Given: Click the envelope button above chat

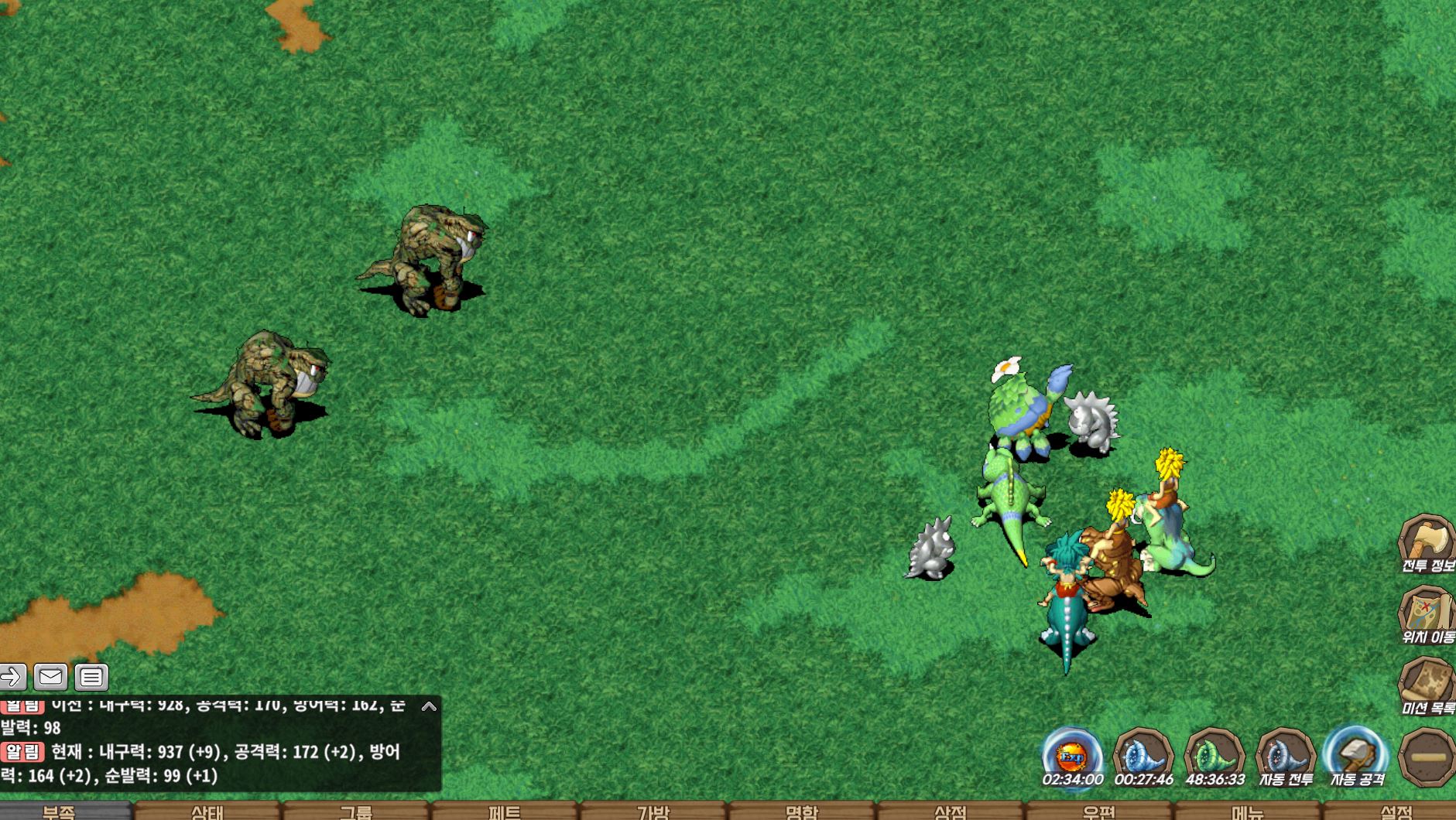Looking at the screenshot, I should pyautogui.click(x=50, y=678).
